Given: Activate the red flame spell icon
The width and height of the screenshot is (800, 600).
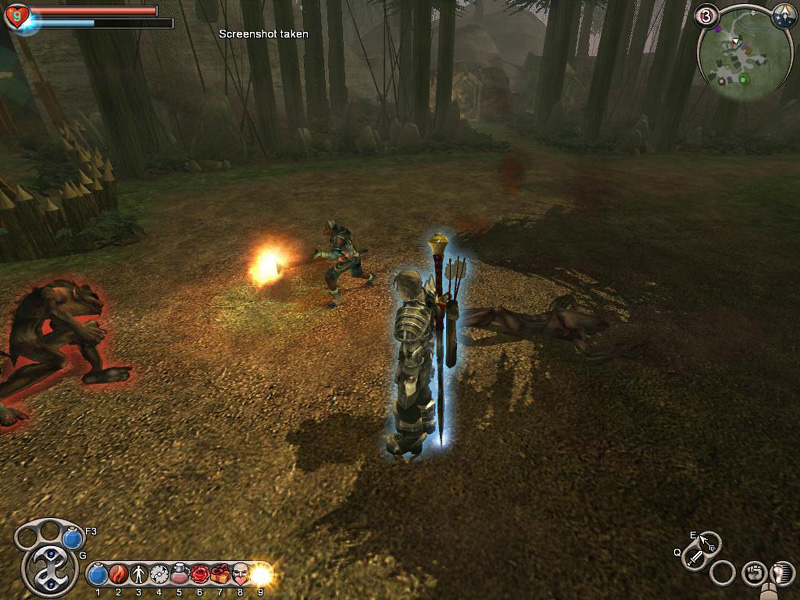Looking at the screenshot, I should [118, 575].
